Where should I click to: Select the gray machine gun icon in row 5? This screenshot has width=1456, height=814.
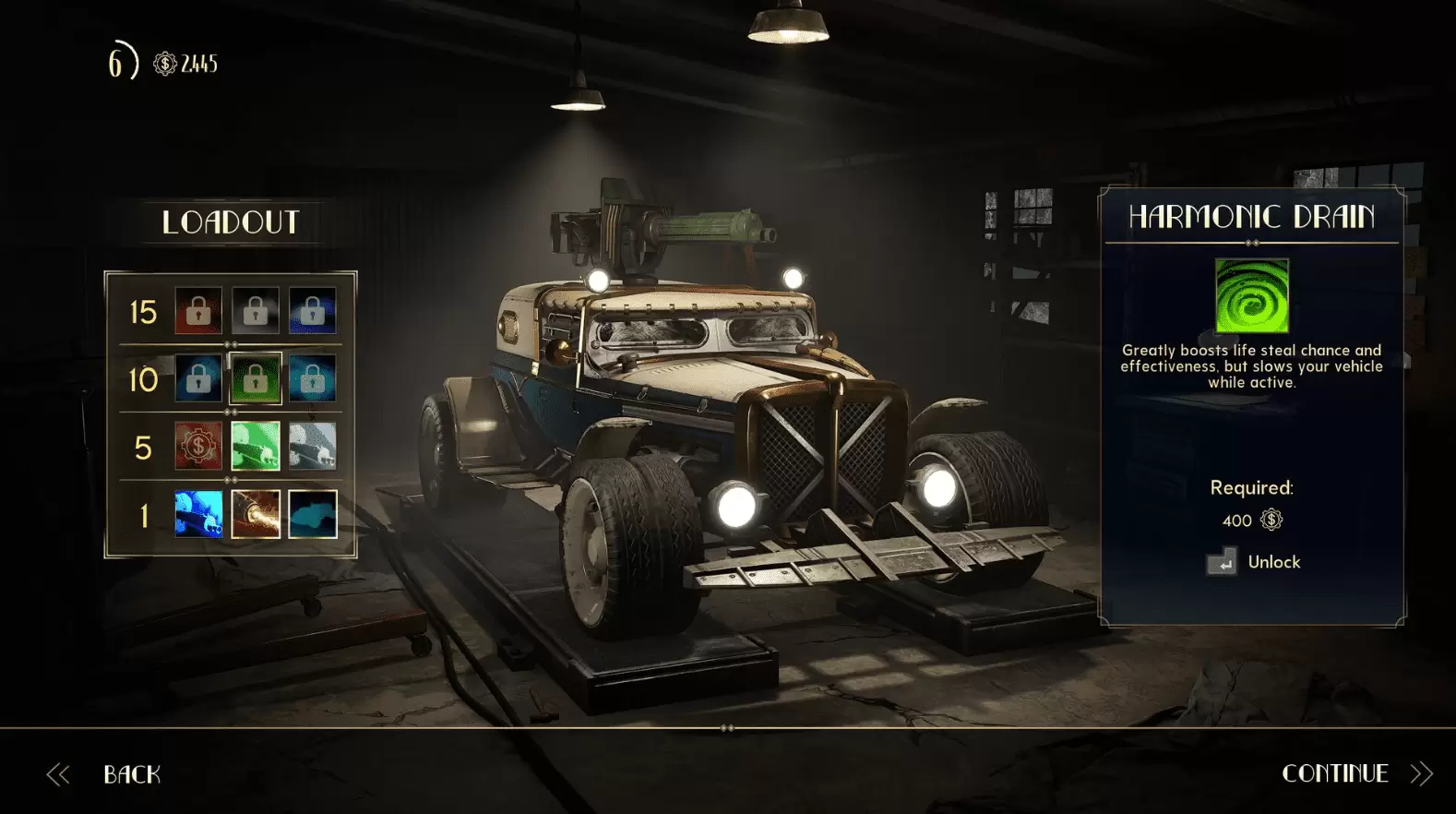[313, 446]
